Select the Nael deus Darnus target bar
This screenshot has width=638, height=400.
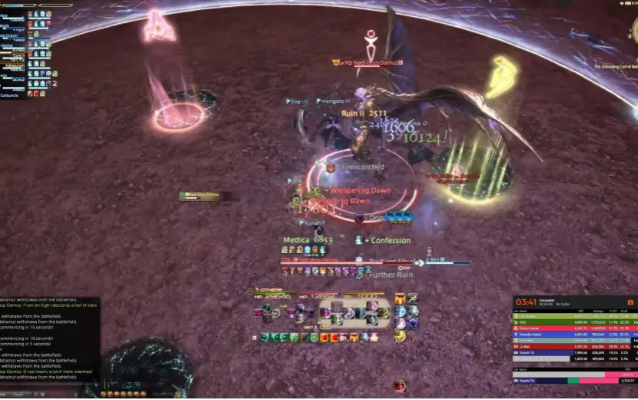[x=368, y=62]
